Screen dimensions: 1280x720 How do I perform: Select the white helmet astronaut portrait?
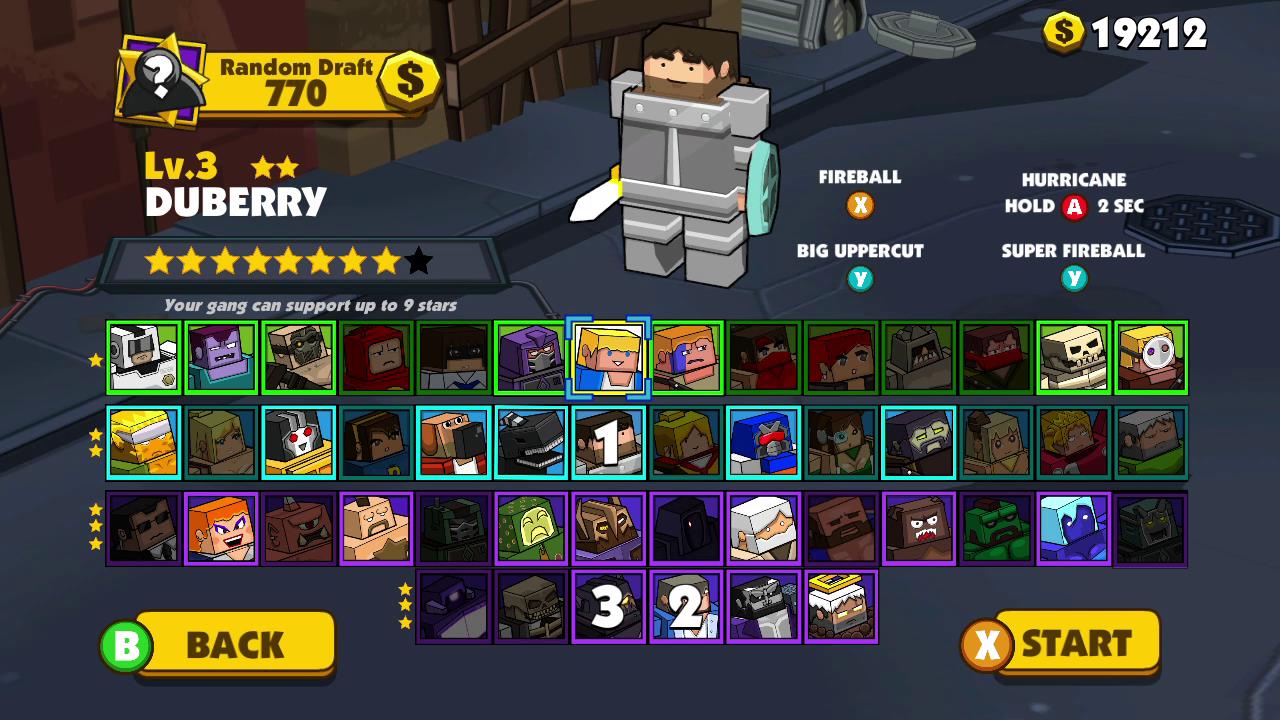tap(144, 358)
